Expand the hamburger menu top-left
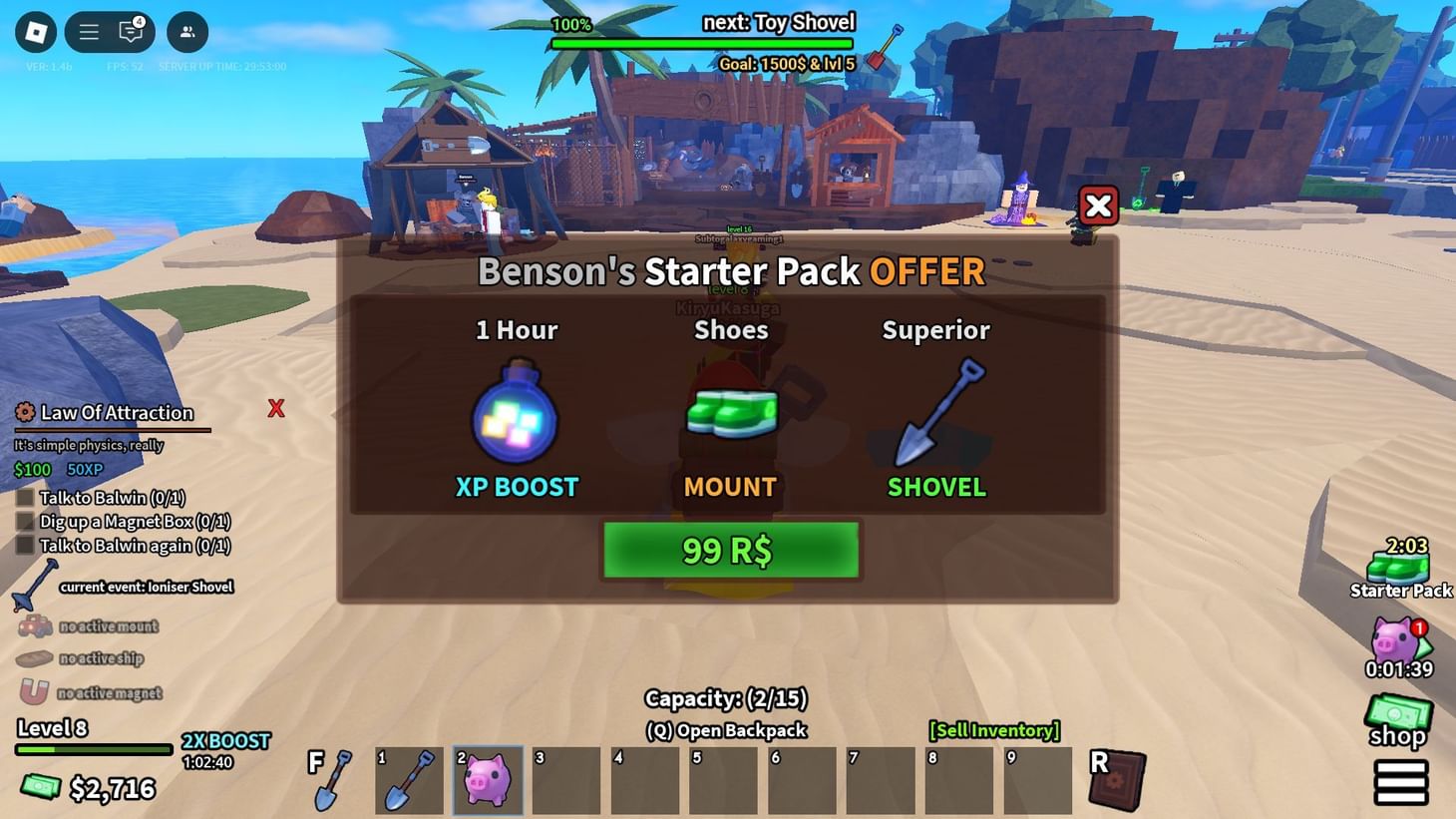The width and height of the screenshot is (1456, 819). pyautogui.click(x=88, y=31)
